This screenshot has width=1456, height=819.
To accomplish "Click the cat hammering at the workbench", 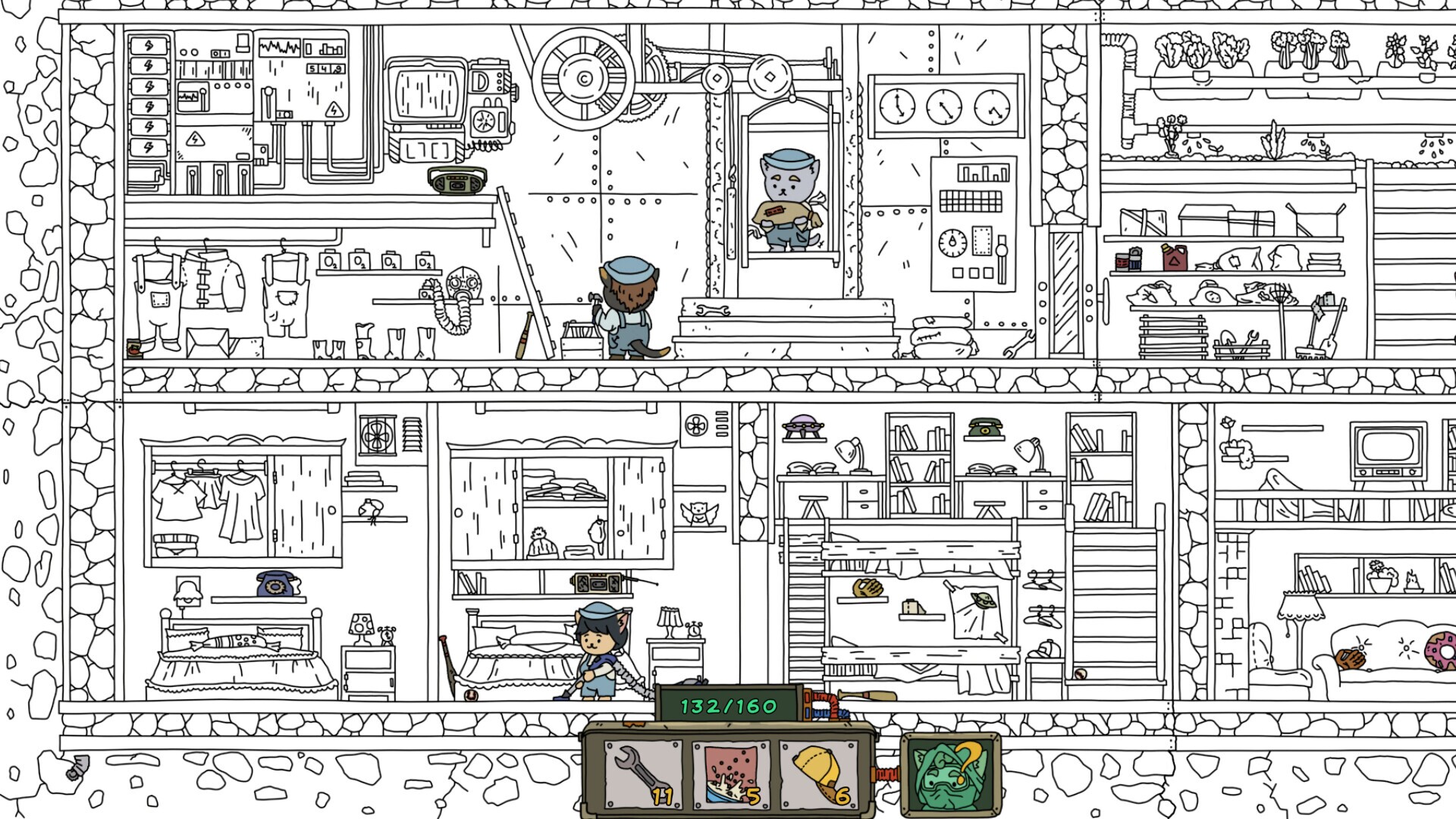I will coord(628,303).
